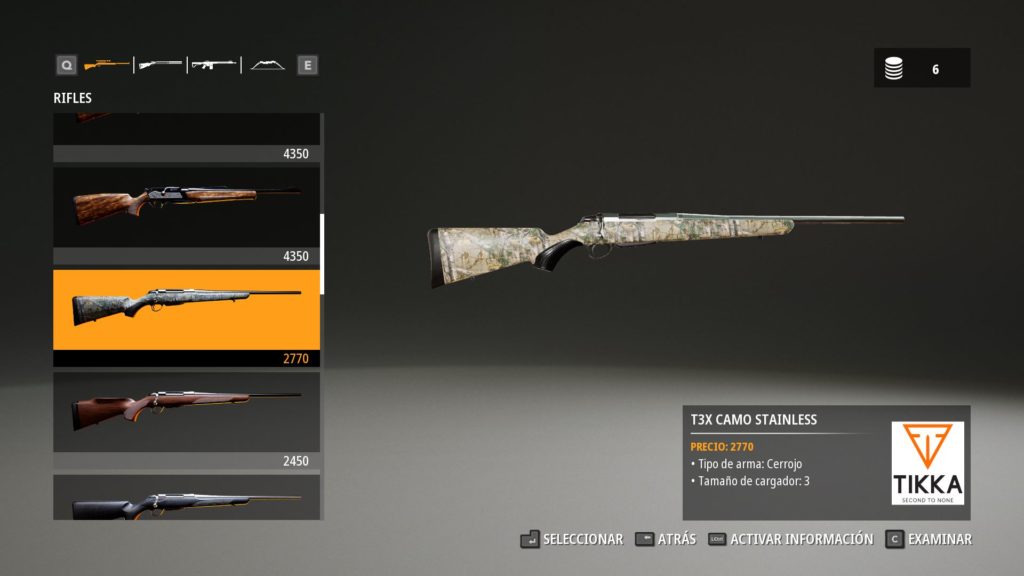Toggle Activar Información

(790, 539)
